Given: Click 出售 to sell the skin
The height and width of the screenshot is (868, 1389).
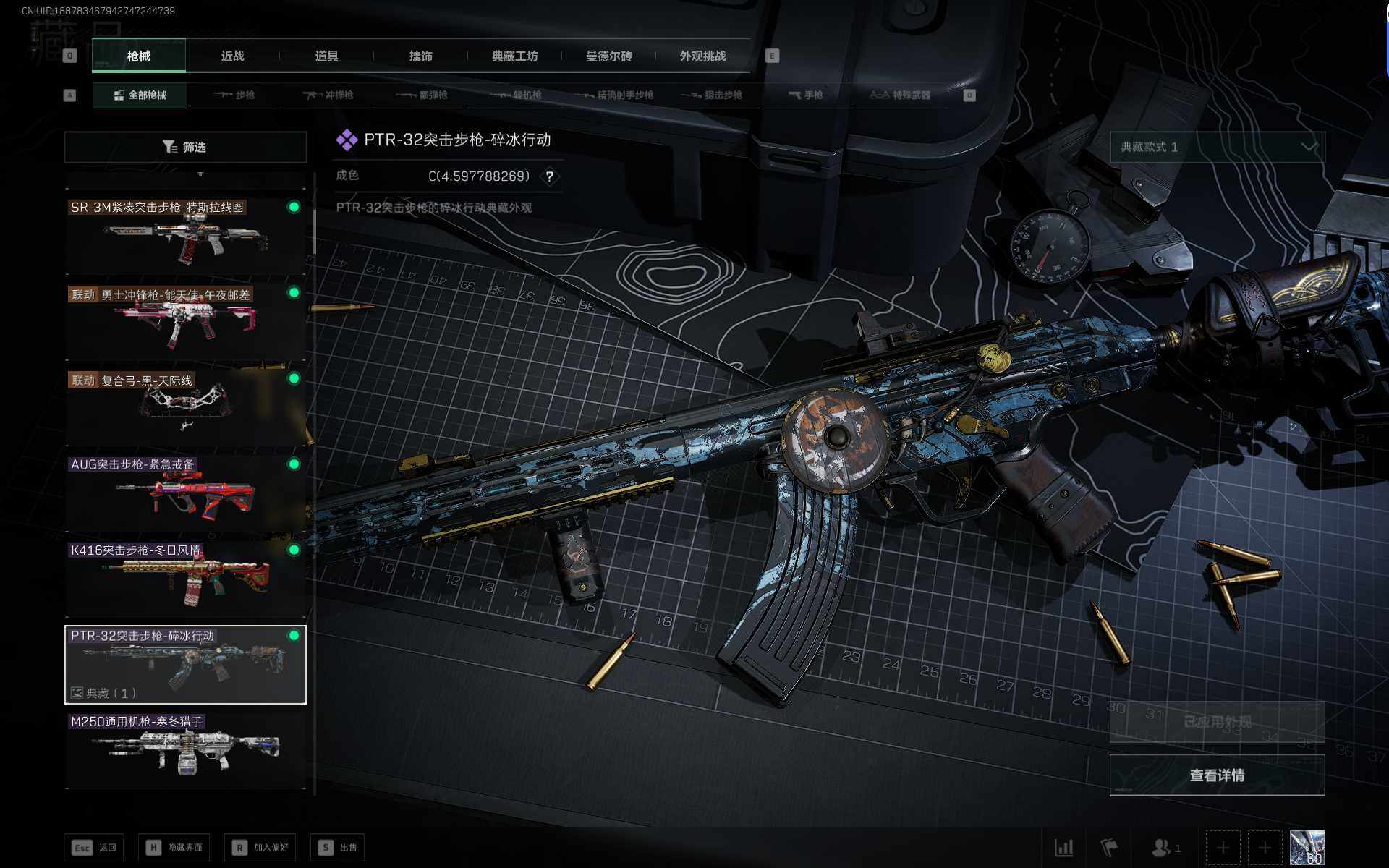Looking at the screenshot, I should click(x=338, y=847).
